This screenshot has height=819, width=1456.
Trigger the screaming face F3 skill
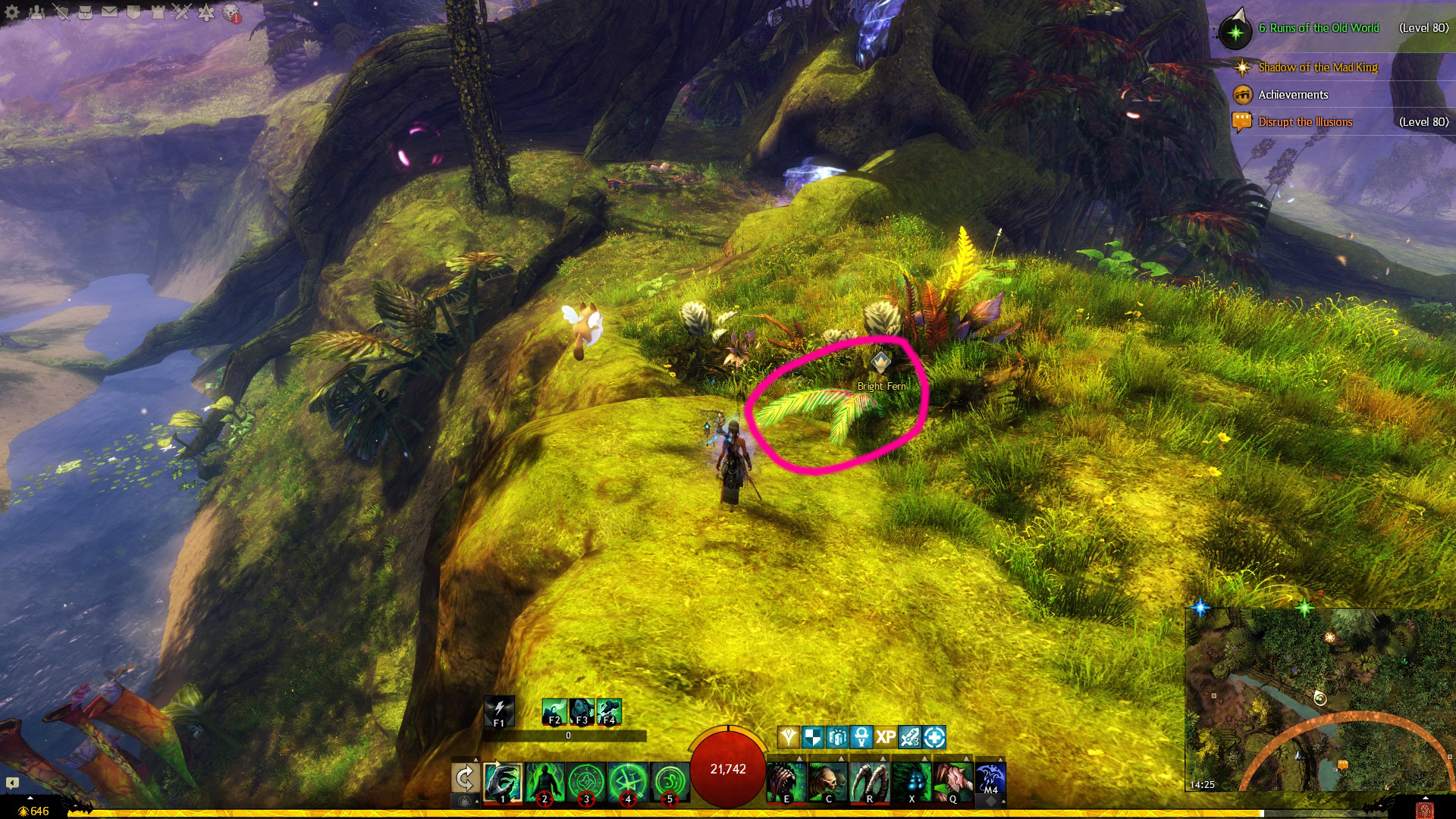pyautogui.click(x=582, y=711)
